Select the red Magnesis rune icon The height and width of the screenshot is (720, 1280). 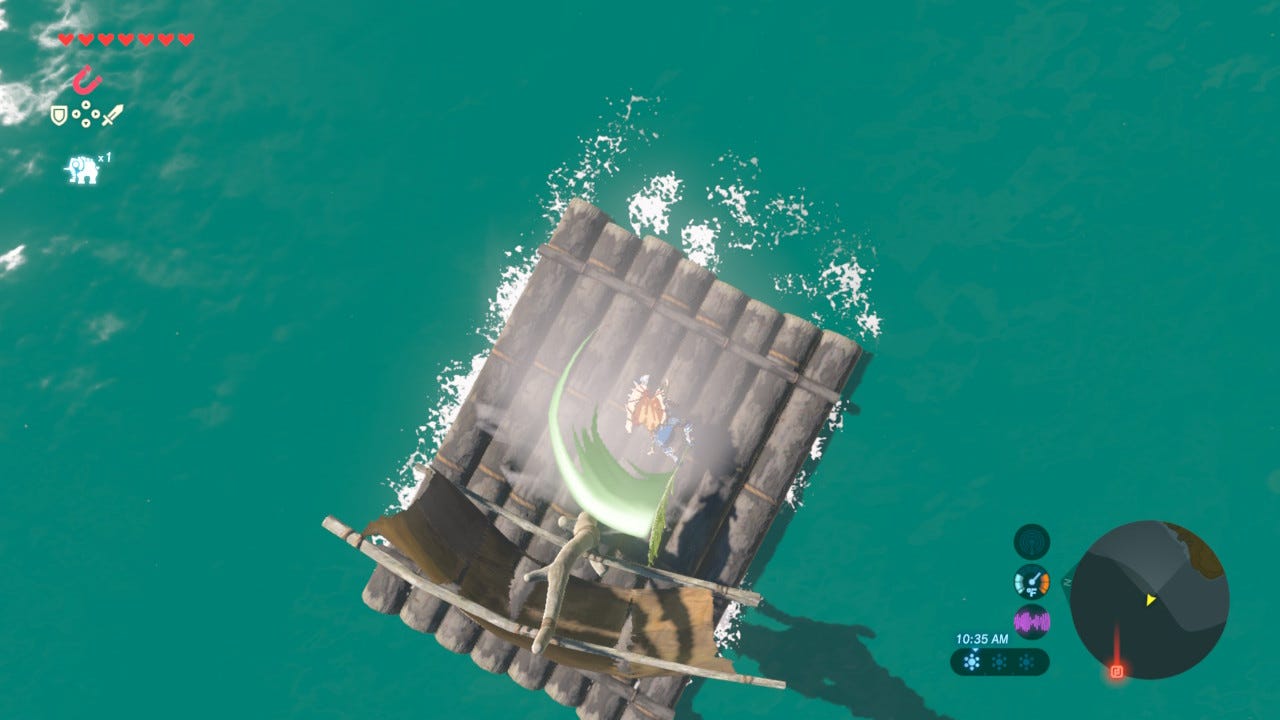87,79
